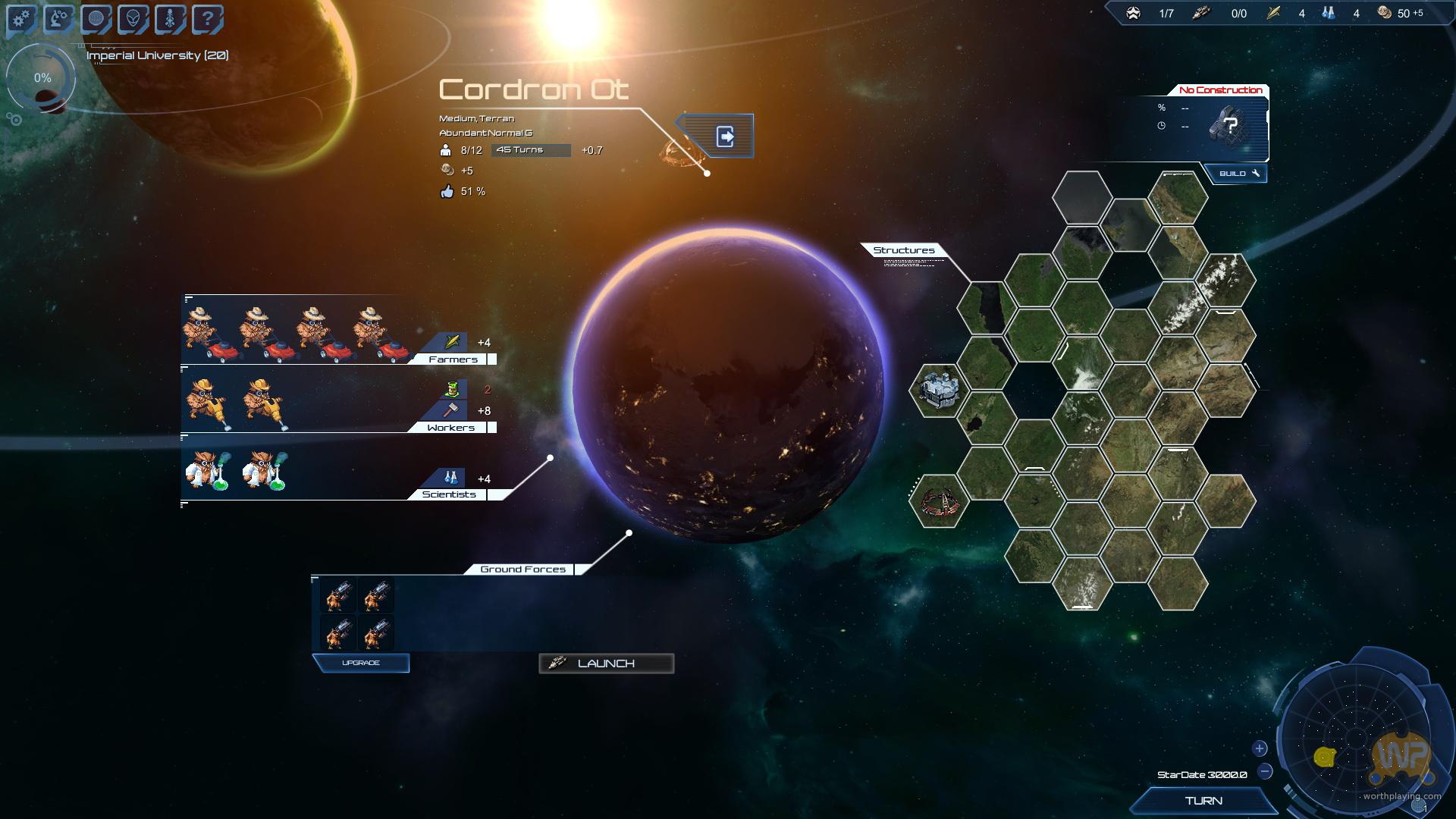Open the alien head diplomacy screen
This screenshot has height=819, width=1456.
pos(133,19)
